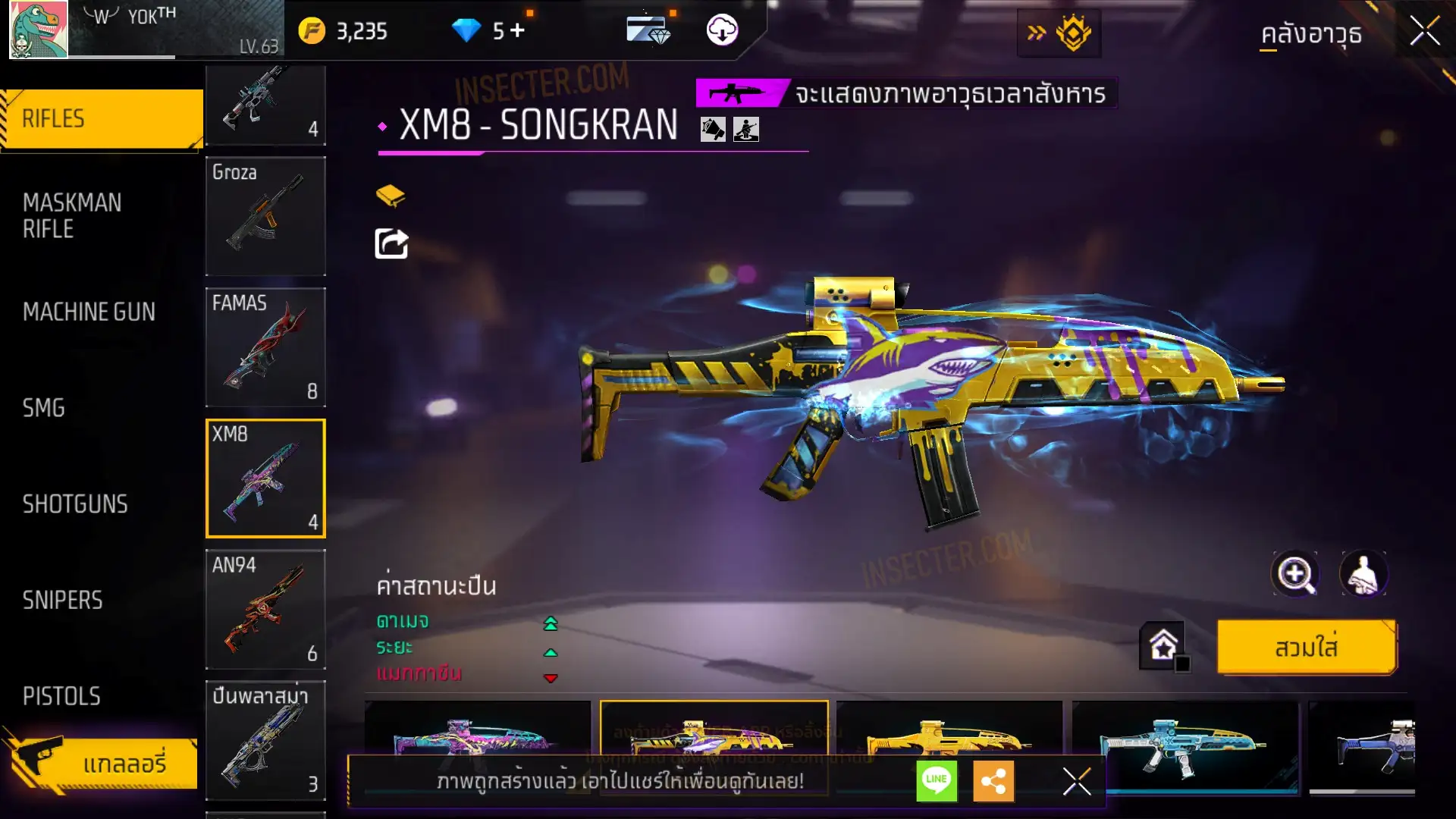Image resolution: width=1456 pixels, height=819 pixels.
Task: Switch to the RIFLES category
Action: coord(101,119)
